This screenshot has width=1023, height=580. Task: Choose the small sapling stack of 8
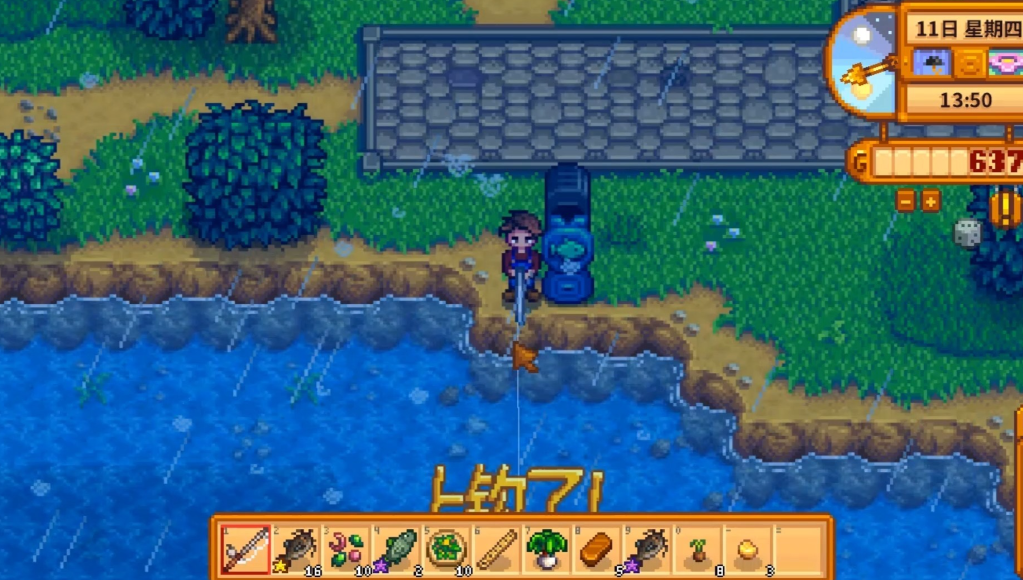click(x=698, y=549)
